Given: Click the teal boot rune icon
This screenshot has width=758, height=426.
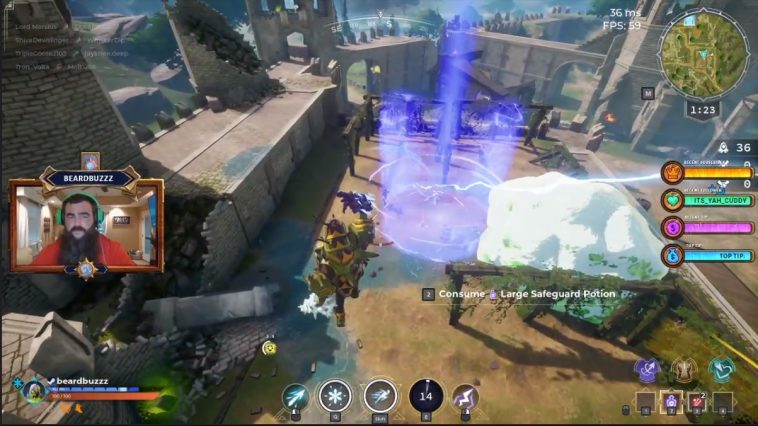Looking at the screenshot, I should point(721,370).
